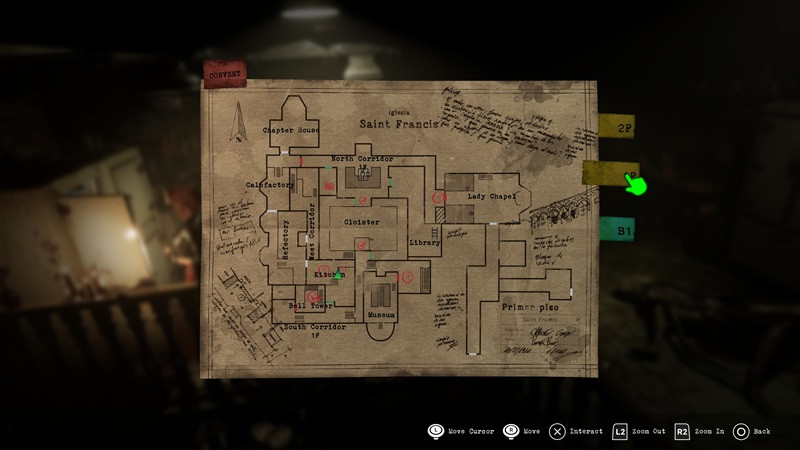Viewport: 800px width, 450px height.
Task: Switch to the B1 floor tab
Action: point(616,229)
